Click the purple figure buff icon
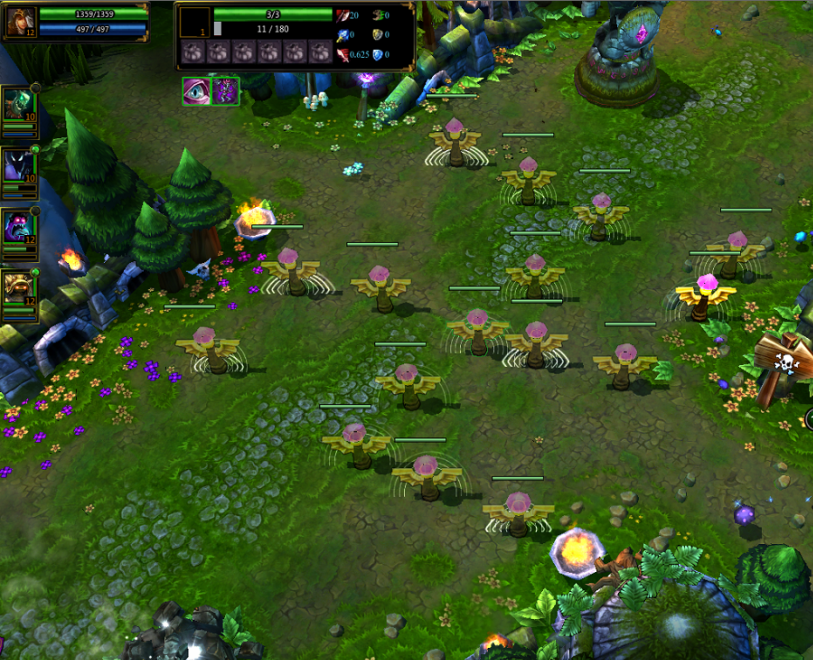The width and height of the screenshot is (813, 660). (226, 90)
